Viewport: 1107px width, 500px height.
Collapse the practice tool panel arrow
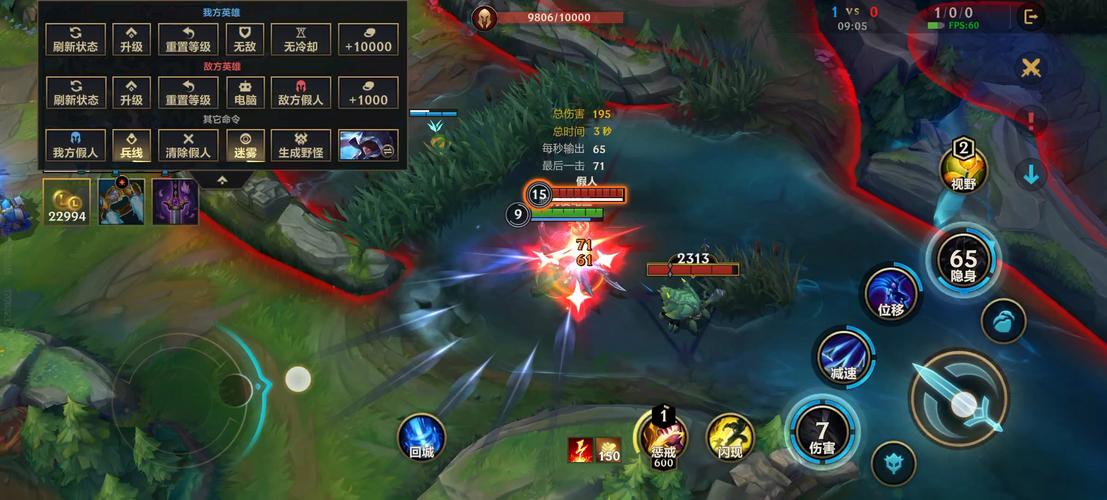(222, 180)
